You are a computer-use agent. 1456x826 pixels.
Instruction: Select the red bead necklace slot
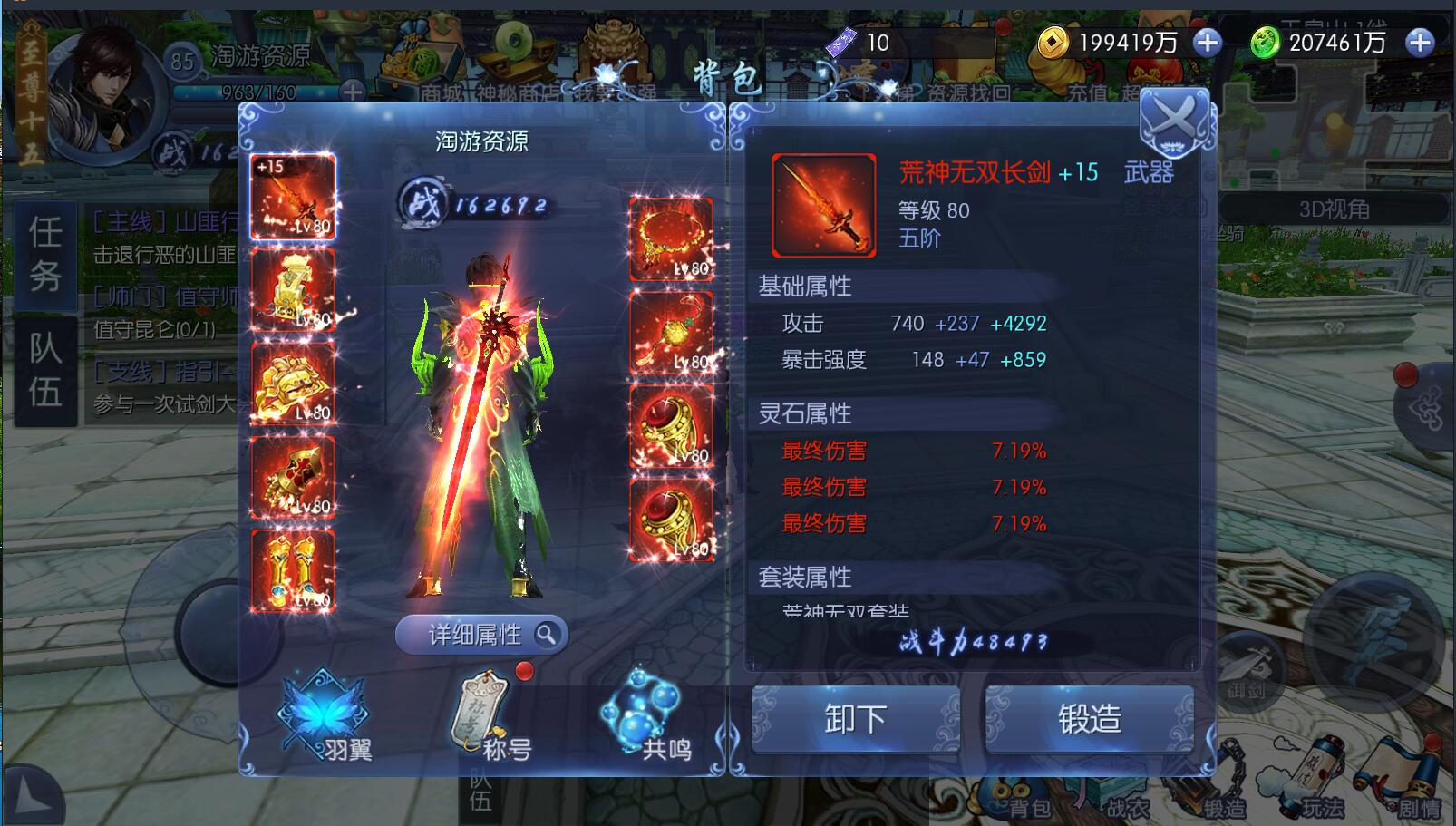pos(671,238)
